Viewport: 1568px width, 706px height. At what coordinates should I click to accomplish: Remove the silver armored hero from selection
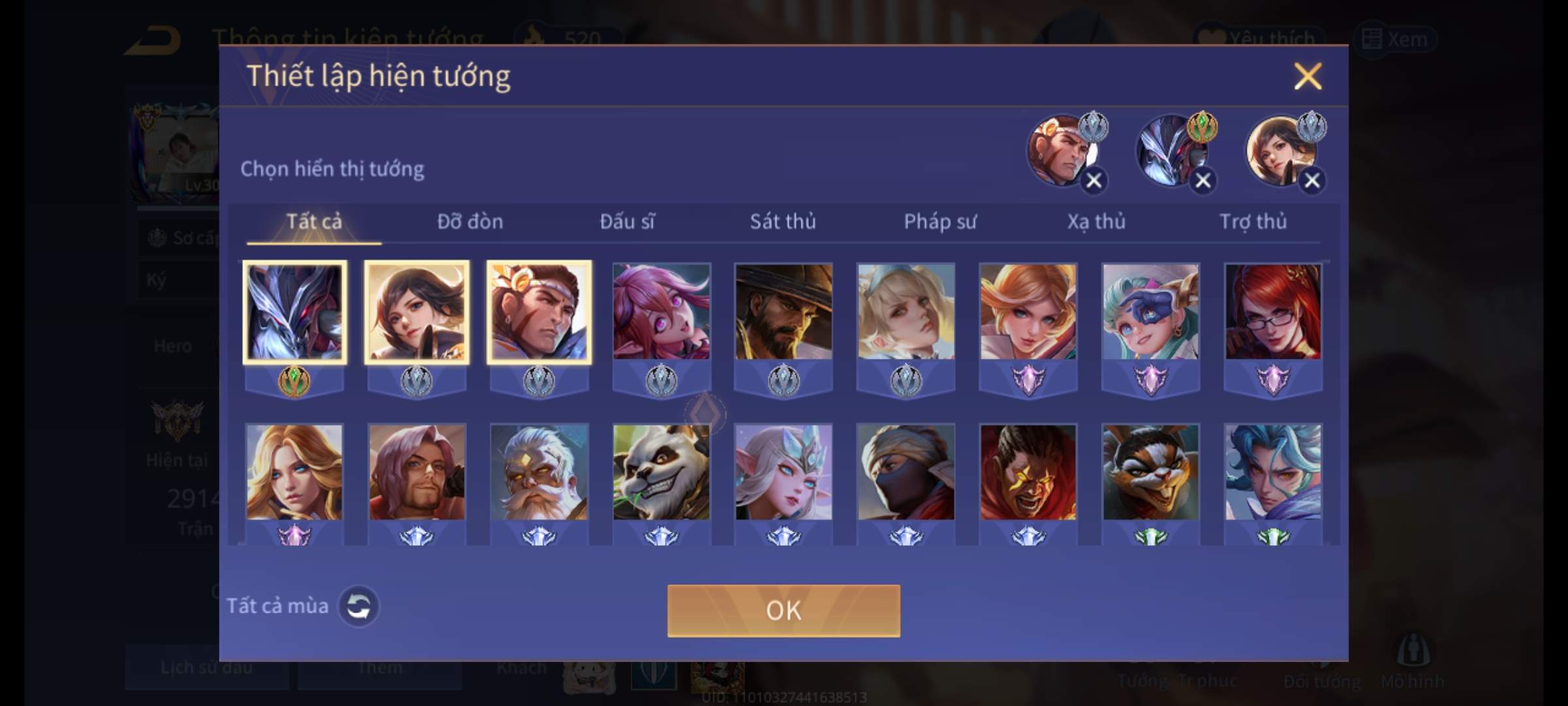[x=1203, y=180]
